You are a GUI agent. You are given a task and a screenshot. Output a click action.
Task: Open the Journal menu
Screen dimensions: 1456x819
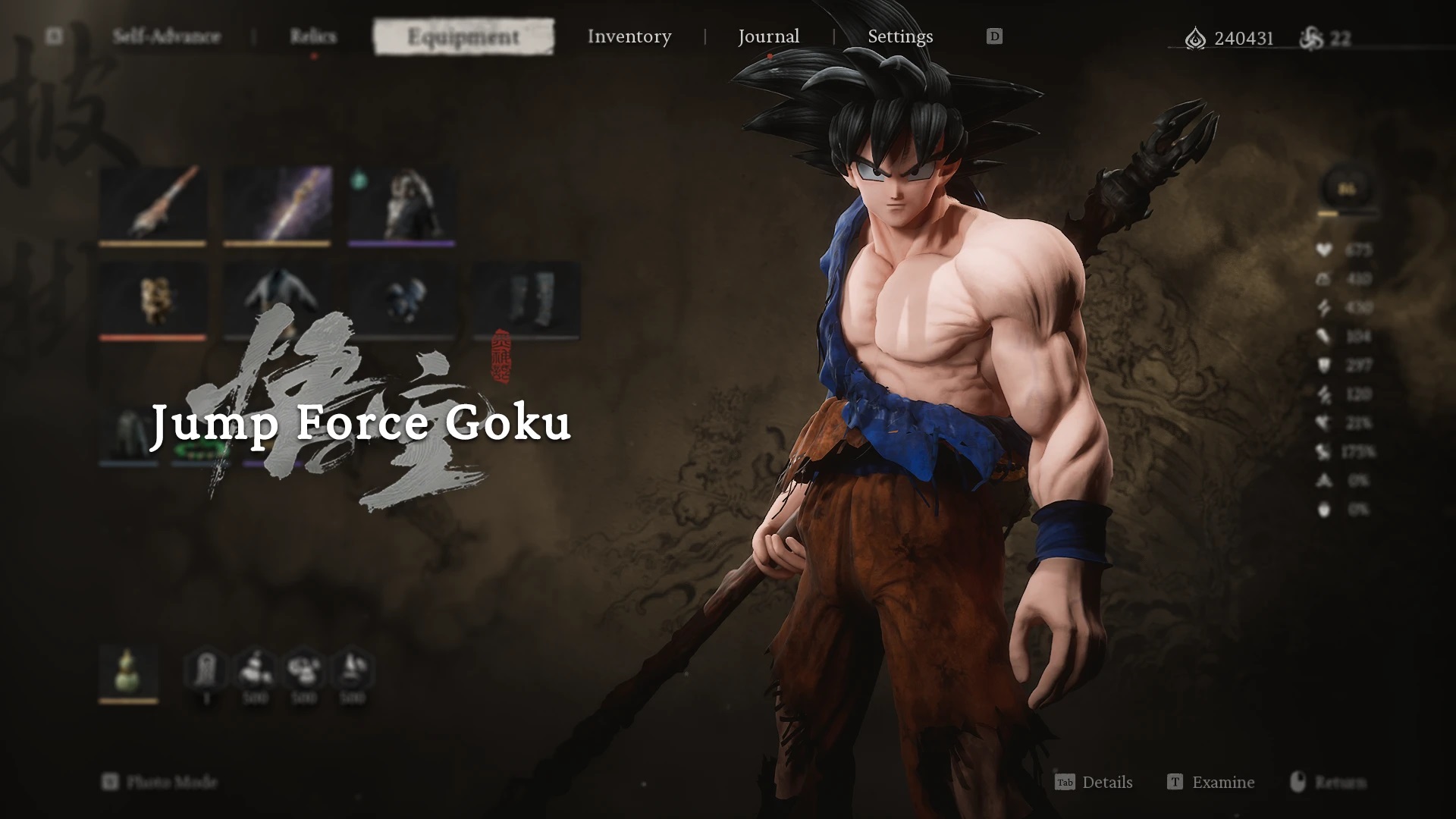coord(768,36)
